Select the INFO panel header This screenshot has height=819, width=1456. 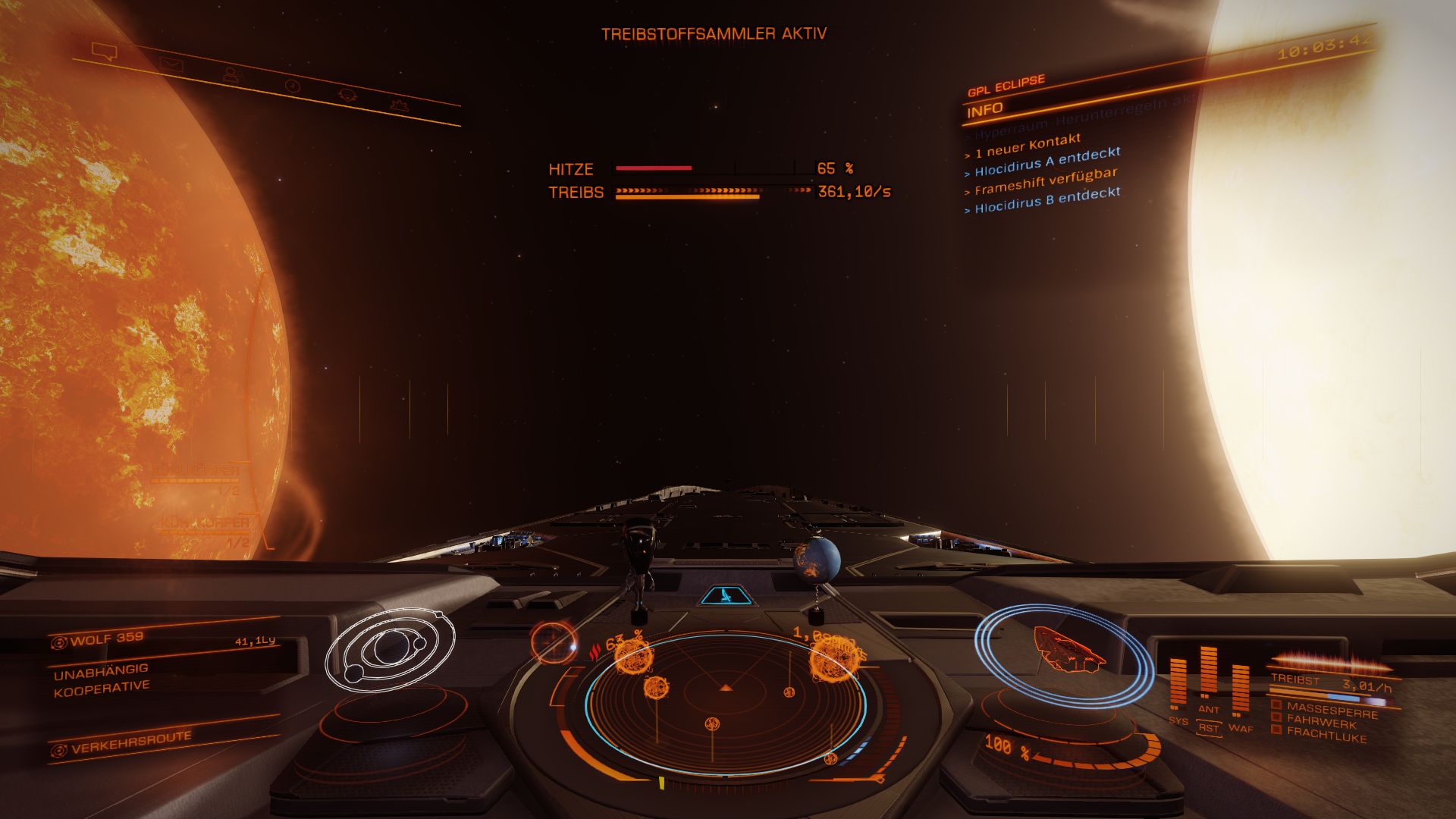tap(985, 110)
